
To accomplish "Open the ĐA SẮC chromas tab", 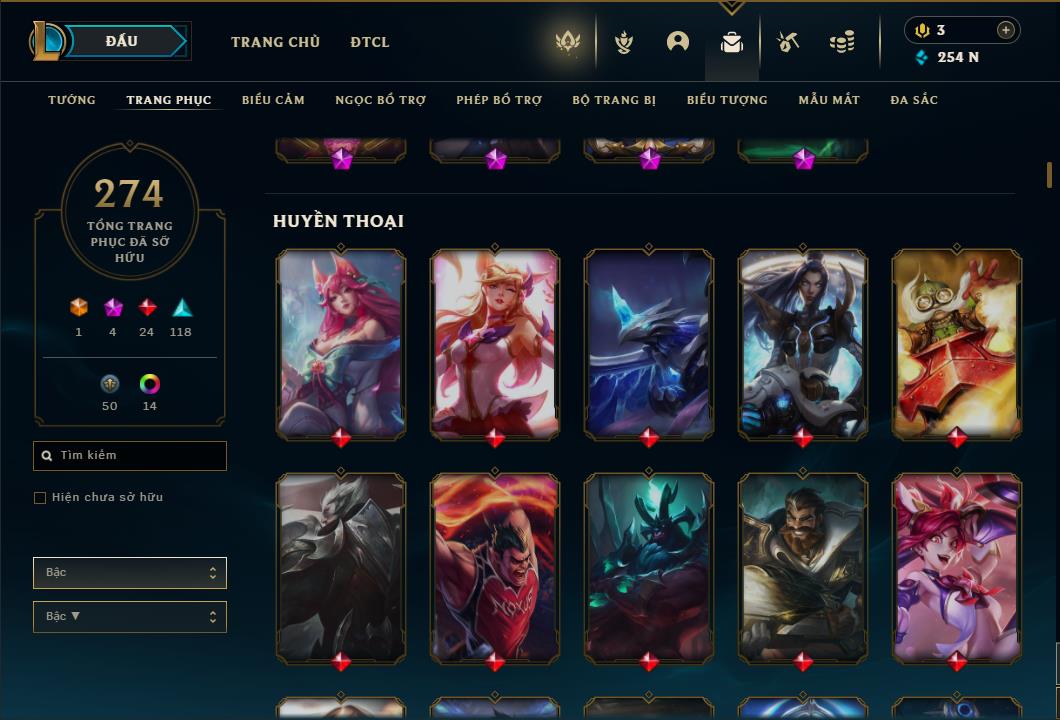I will (x=914, y=100).
